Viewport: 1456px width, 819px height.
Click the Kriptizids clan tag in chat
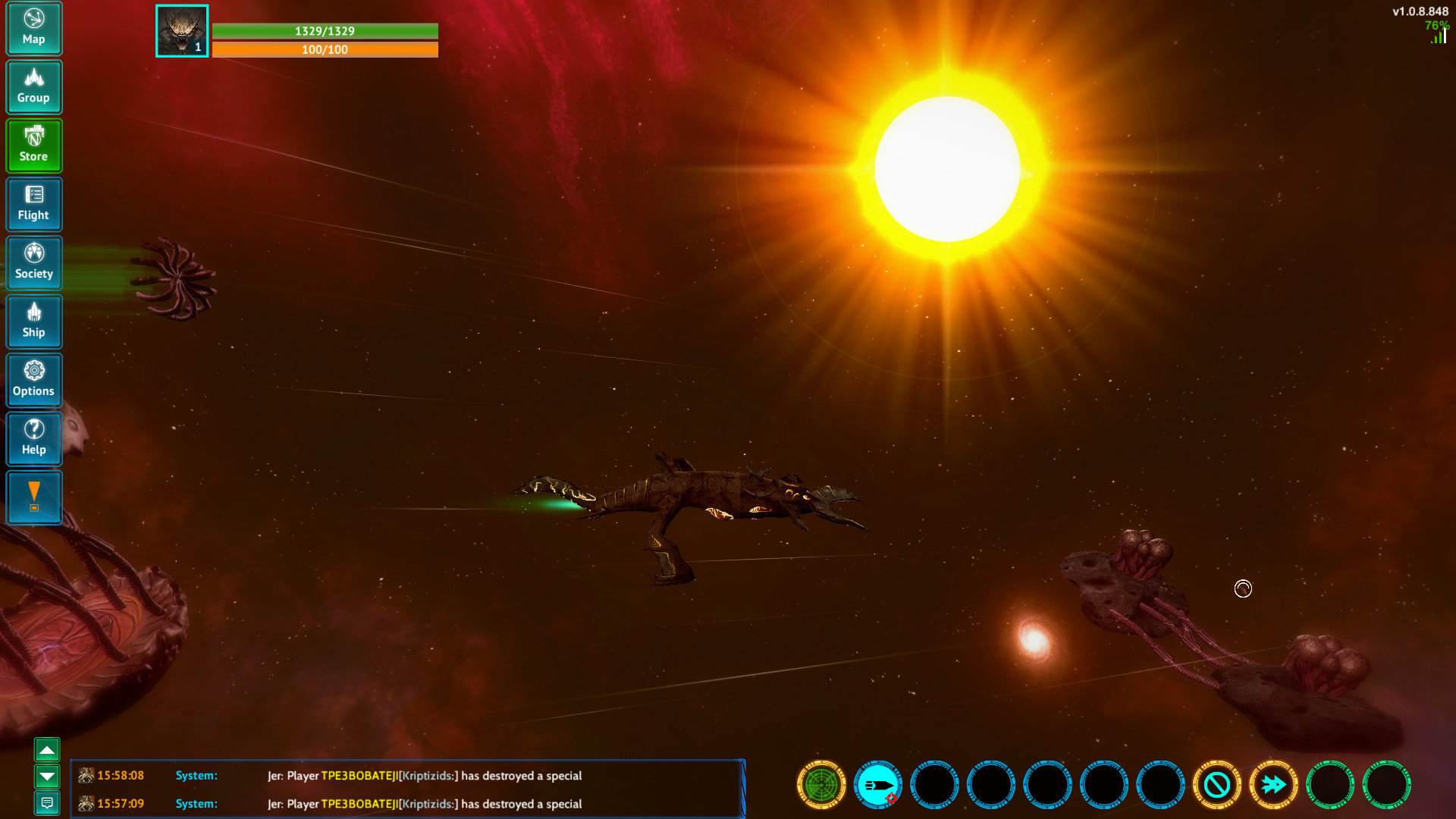pos(427,776)
